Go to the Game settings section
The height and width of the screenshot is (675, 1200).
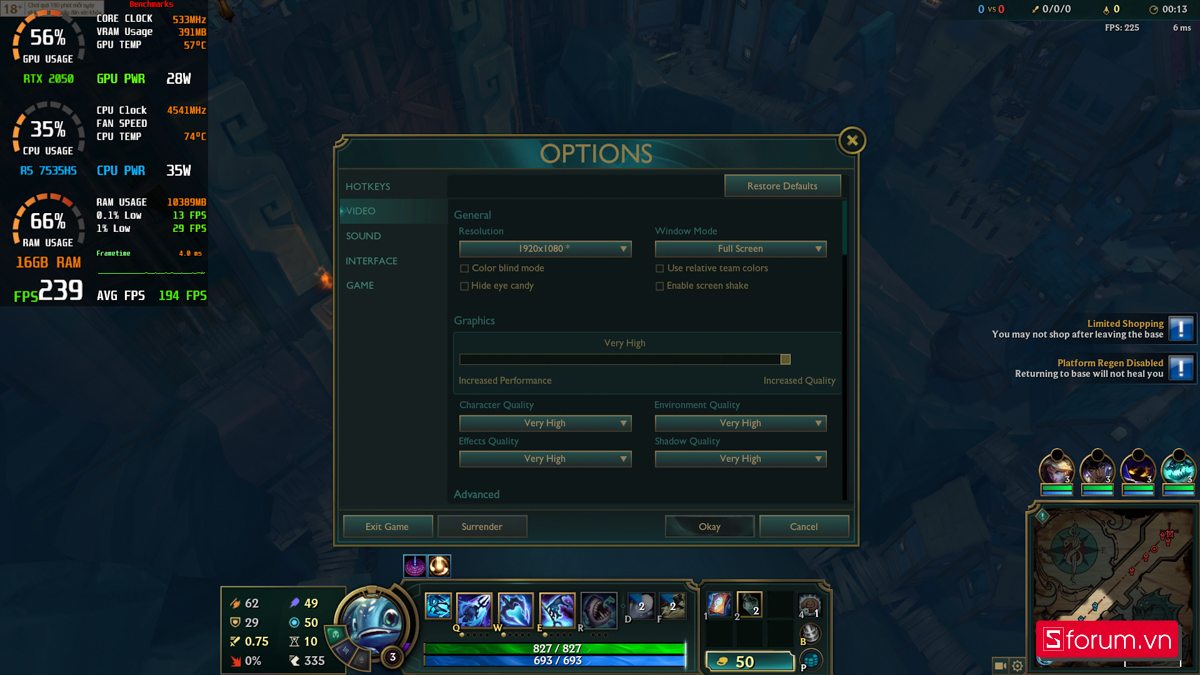pos(360,286)
